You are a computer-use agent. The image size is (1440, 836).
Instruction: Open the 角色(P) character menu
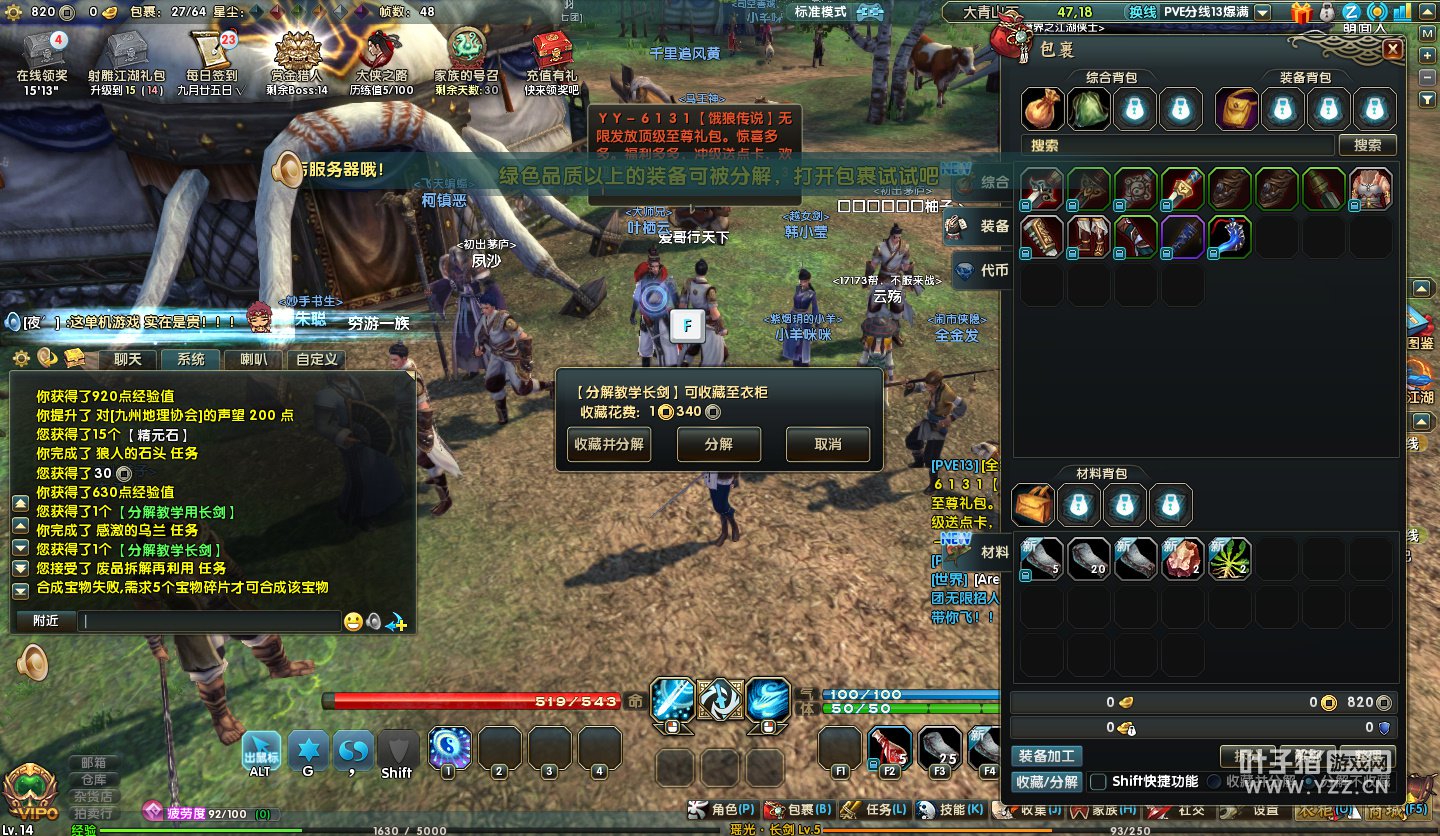[725, 809]
